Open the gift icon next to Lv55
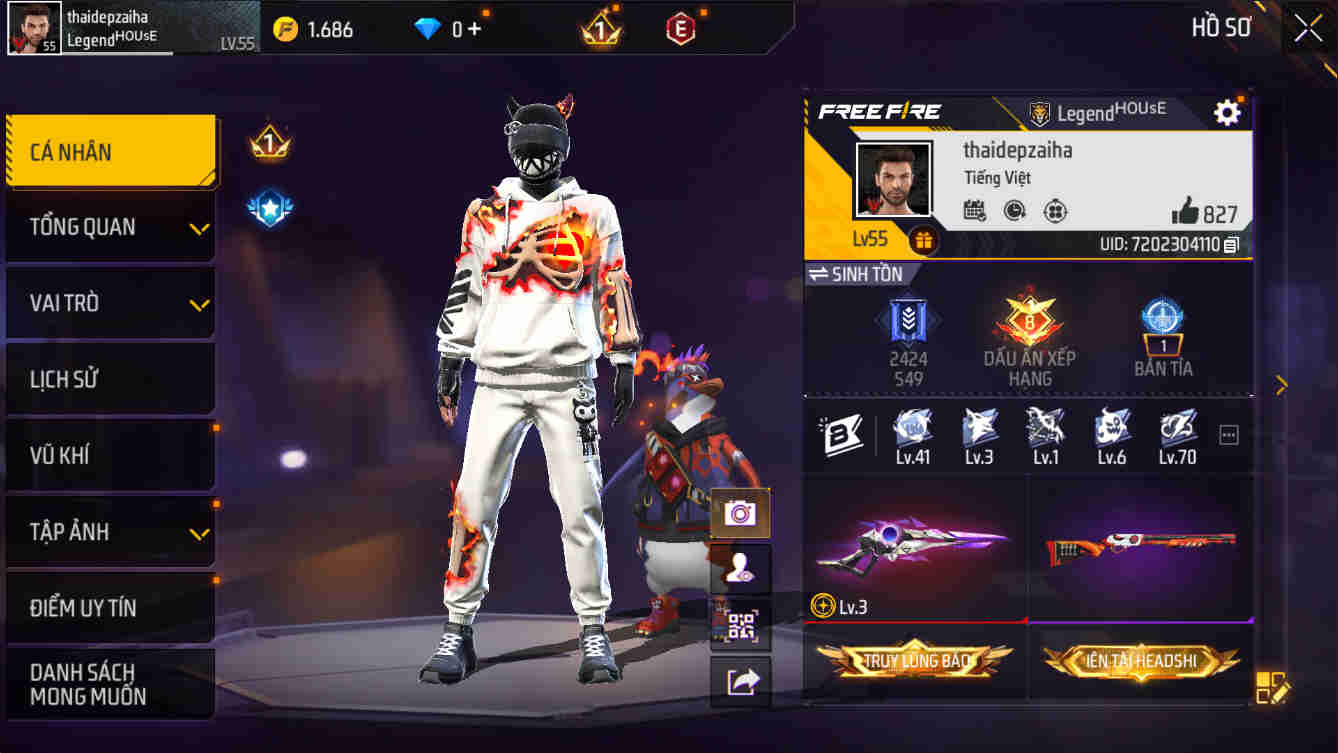Image resolution: width=1338 pixels, height=753 pixels. tap(921, 240)
